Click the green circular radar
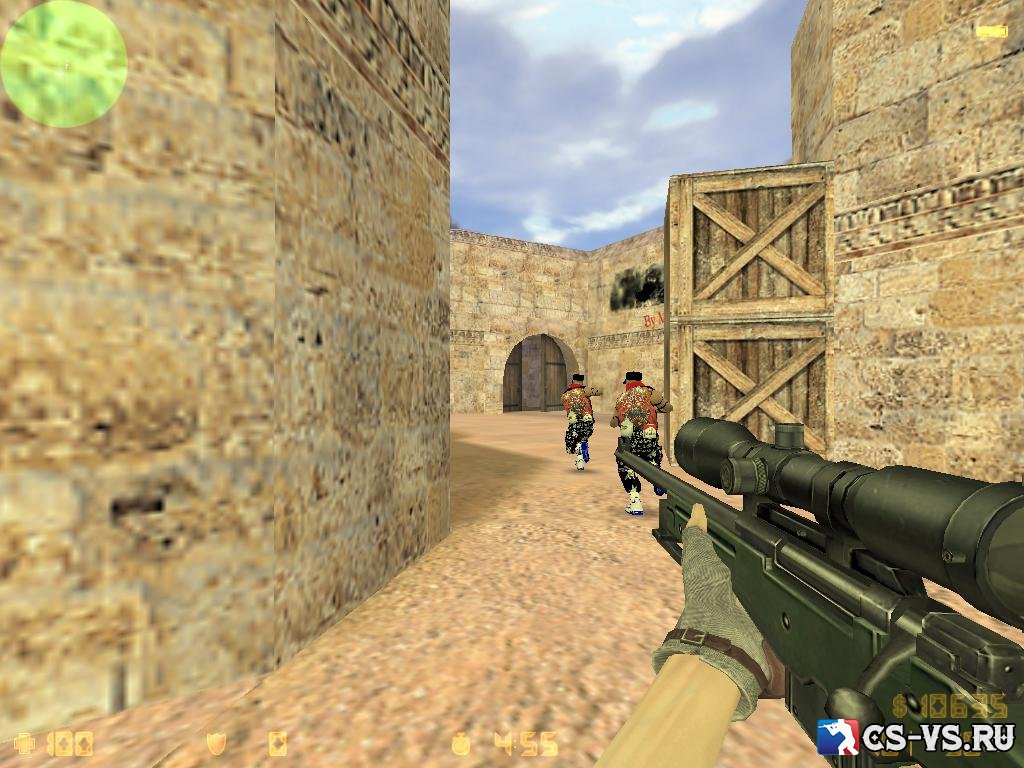The height and width of the screenshot is (768, 1024). click(x=64, y=64)
